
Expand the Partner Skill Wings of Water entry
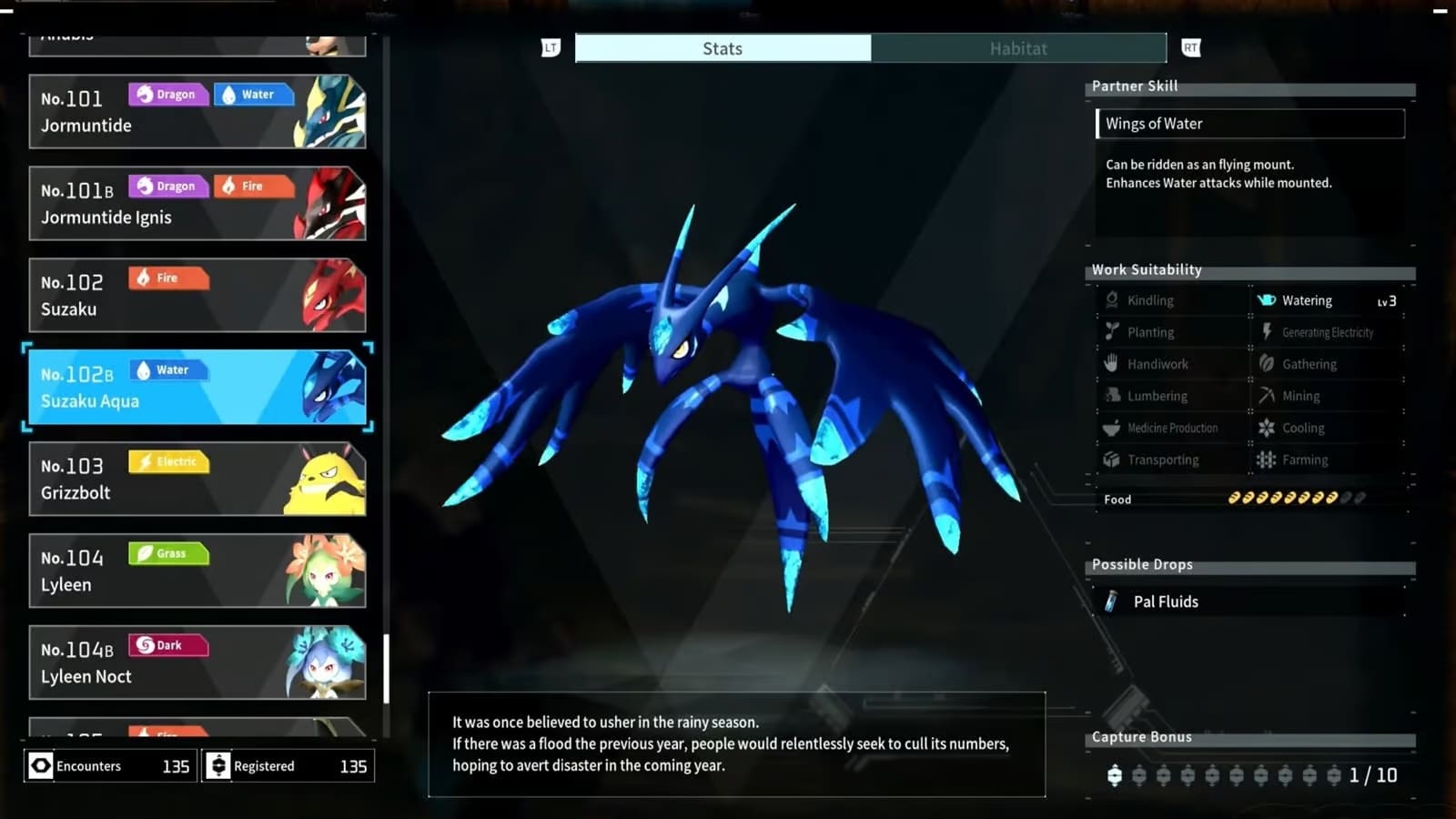click(x=1249, y=123)
